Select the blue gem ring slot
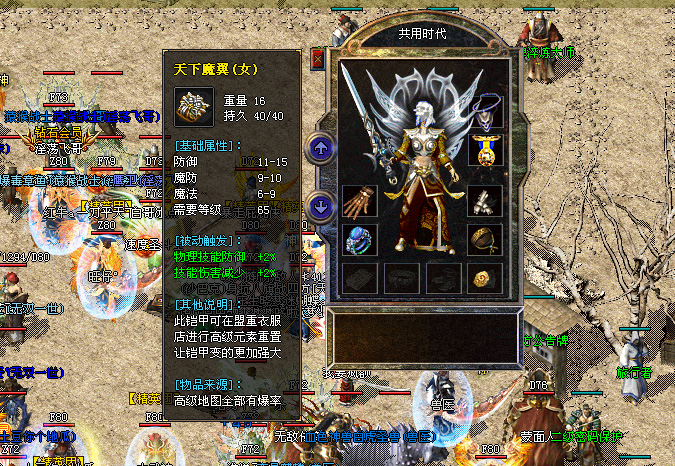Screen dimensions: 675x466 358,240
